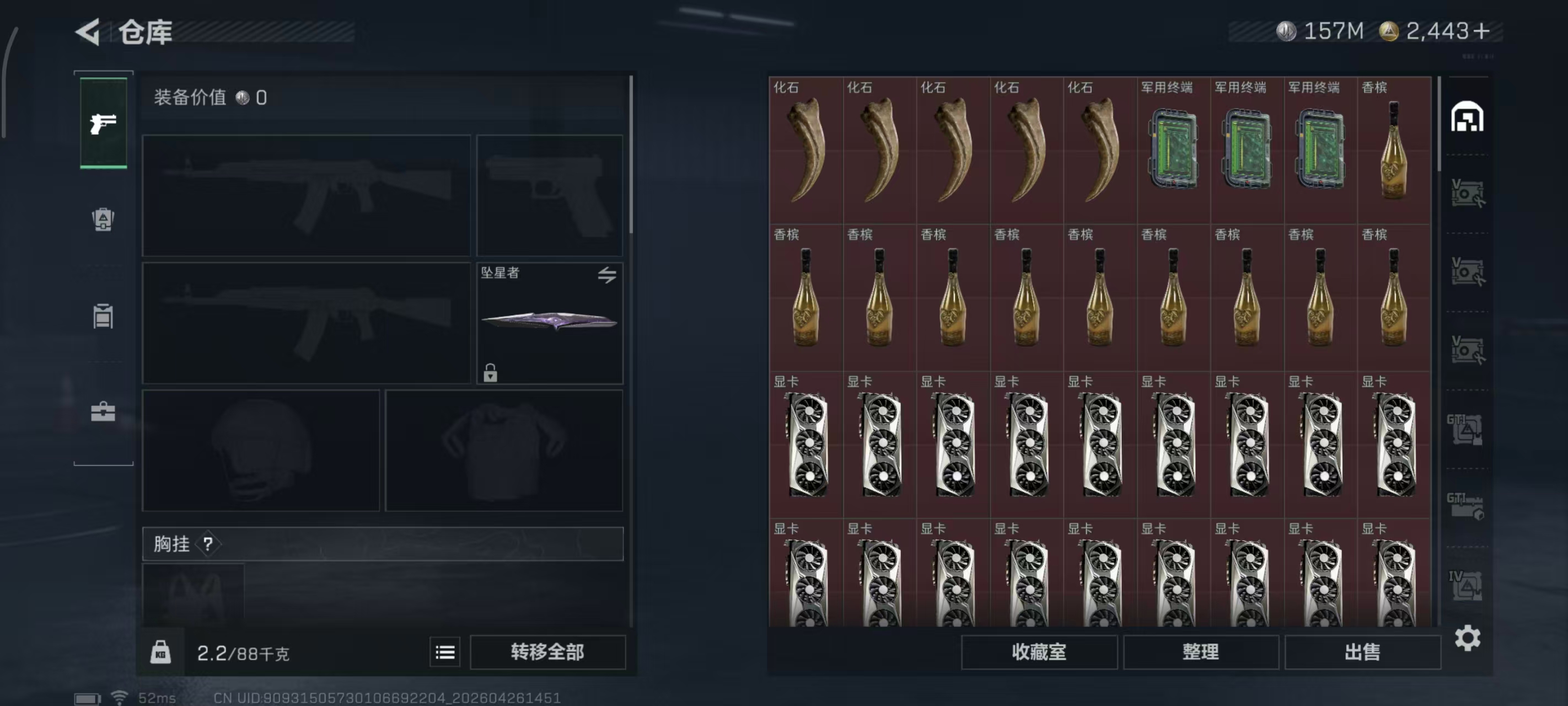1568x706 pixels.
Task: Expand the 胸挂 help tooltip
Action: [x=210, y=544]
